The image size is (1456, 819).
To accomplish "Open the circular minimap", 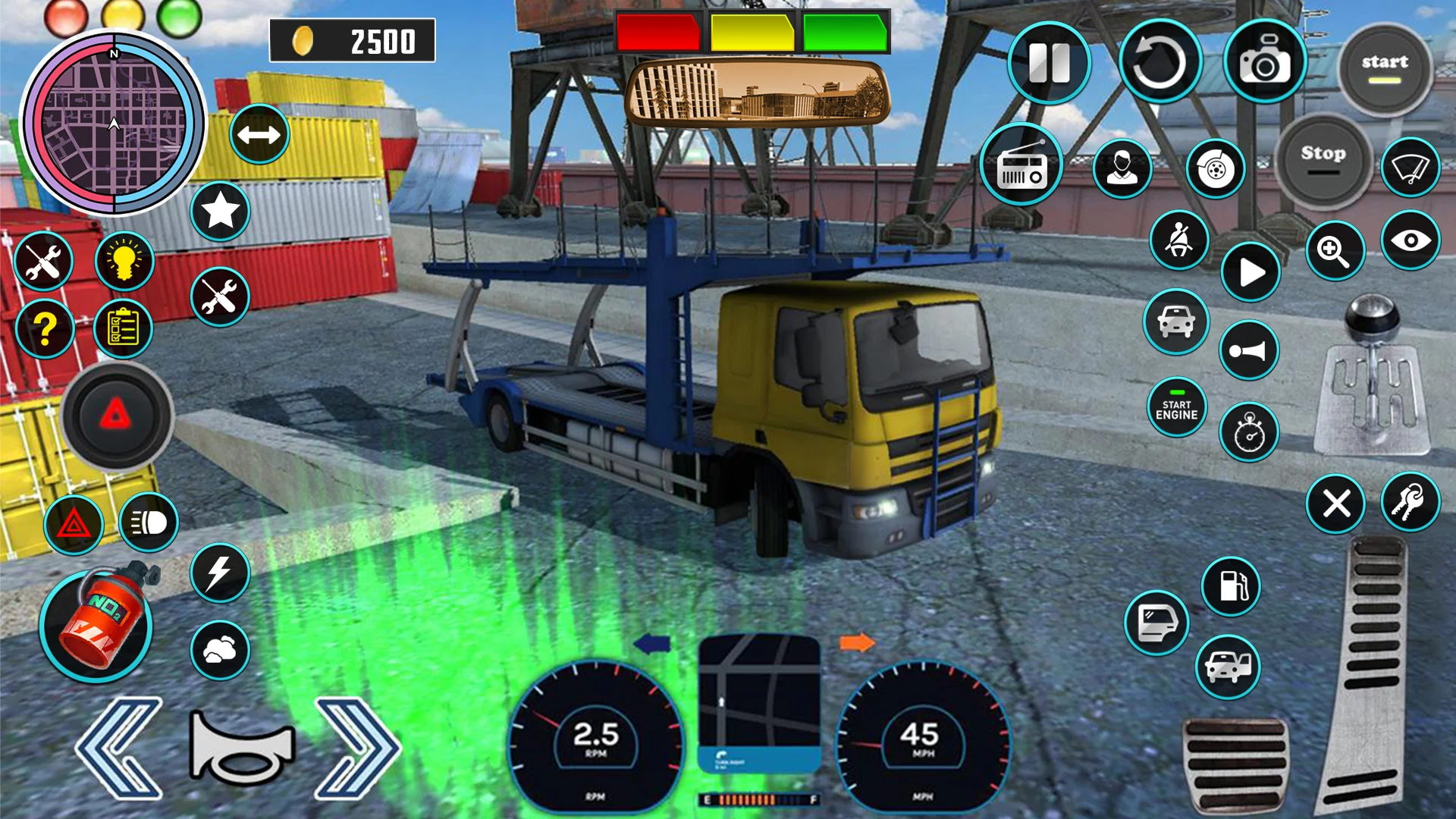I will click(114, 123).
